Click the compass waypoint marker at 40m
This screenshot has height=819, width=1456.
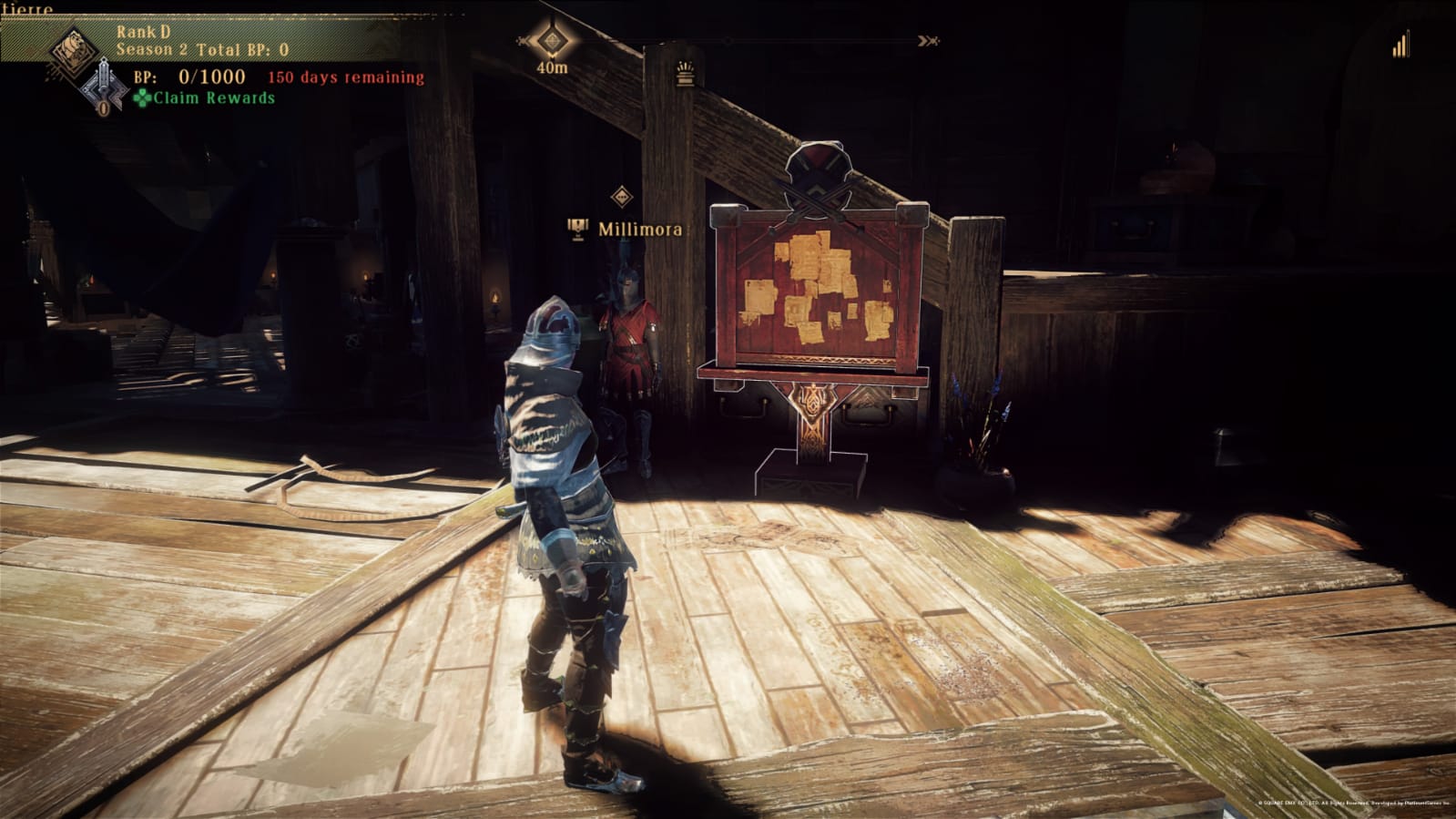point(551,41)
